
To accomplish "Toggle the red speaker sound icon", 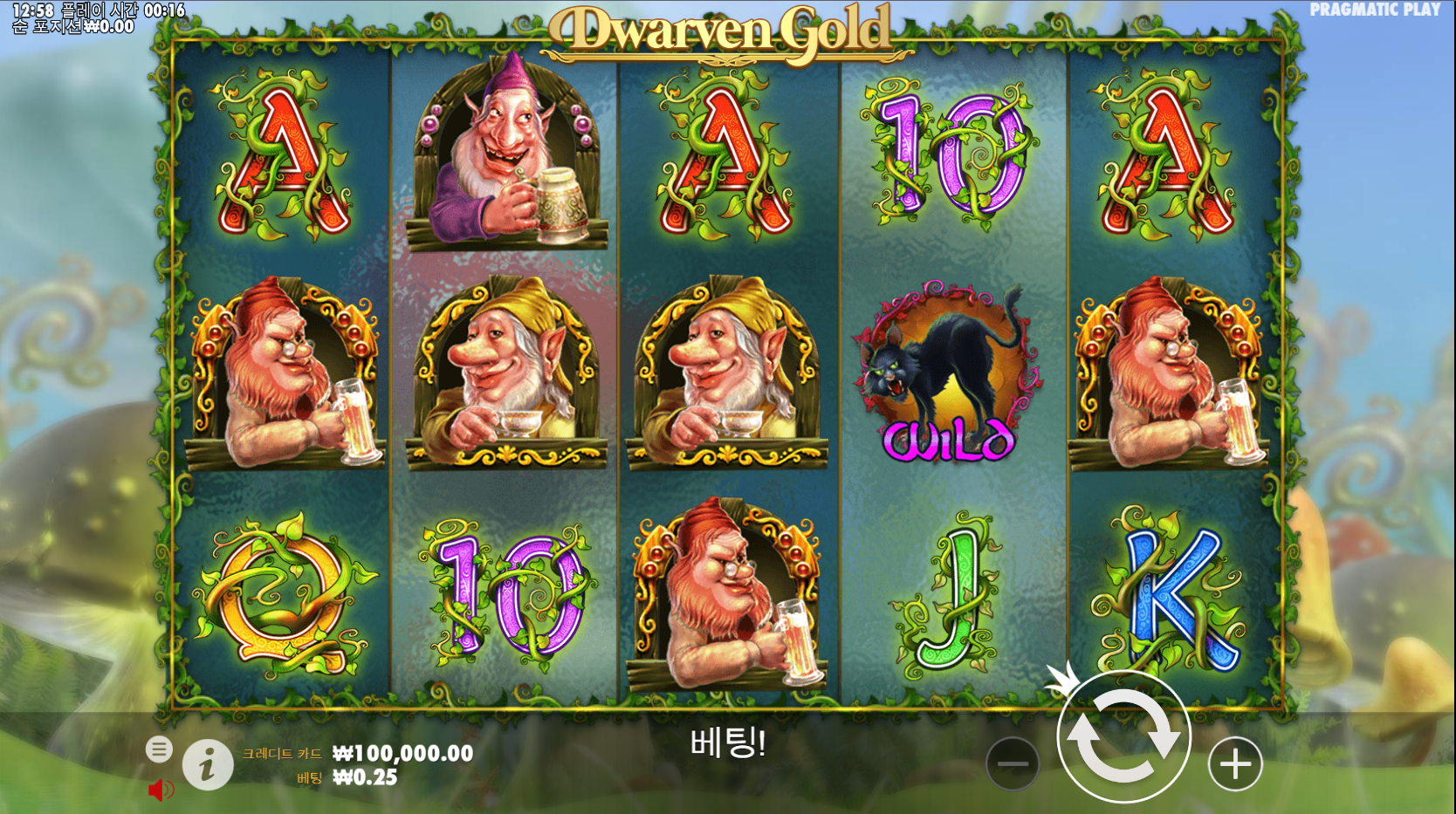I will click(x=160, y=790).
